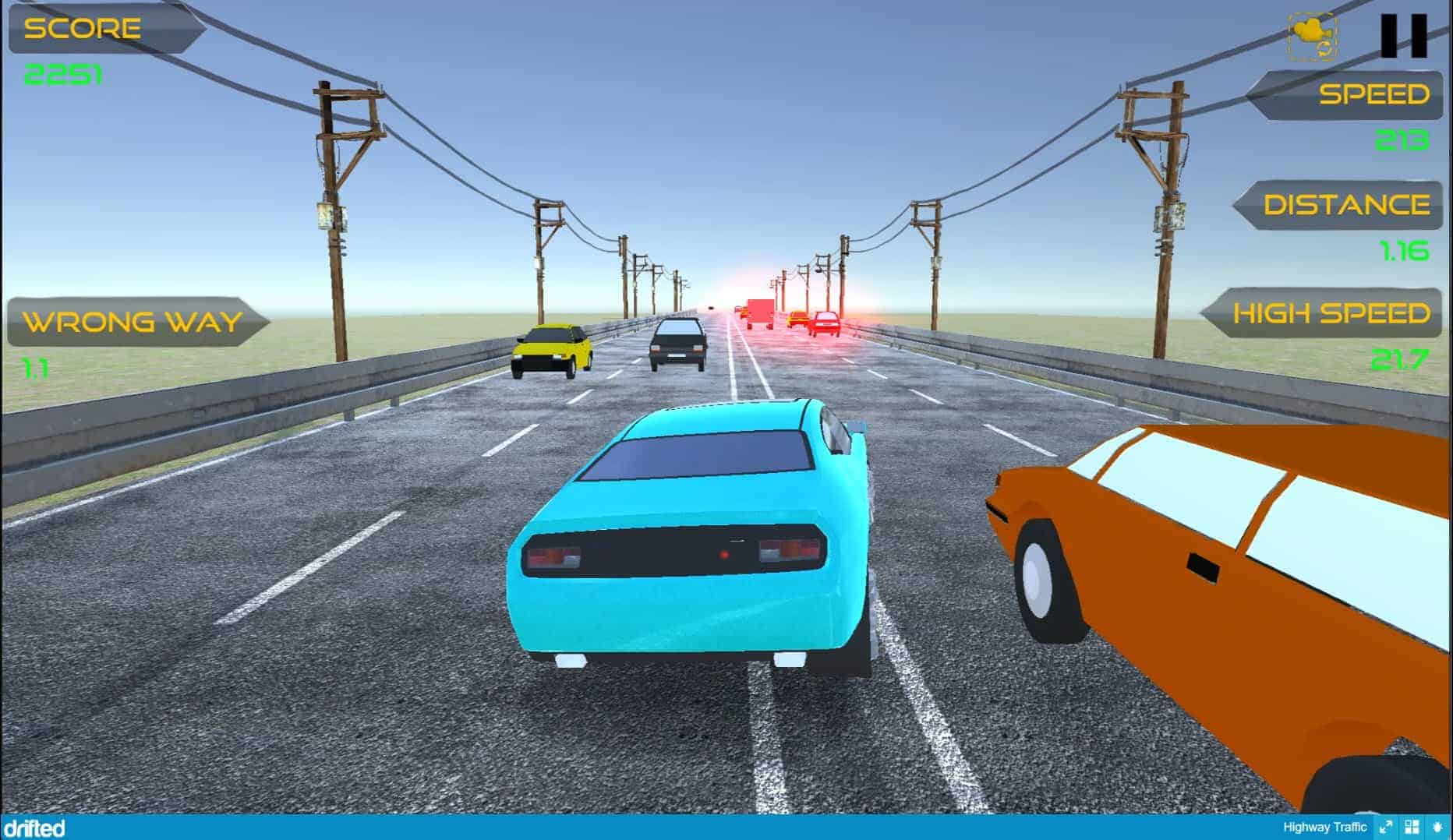This screenshot has width=1453, height=840.
Task: Switch camera view using the yellow camera icon
Action: coord(1313,36)
